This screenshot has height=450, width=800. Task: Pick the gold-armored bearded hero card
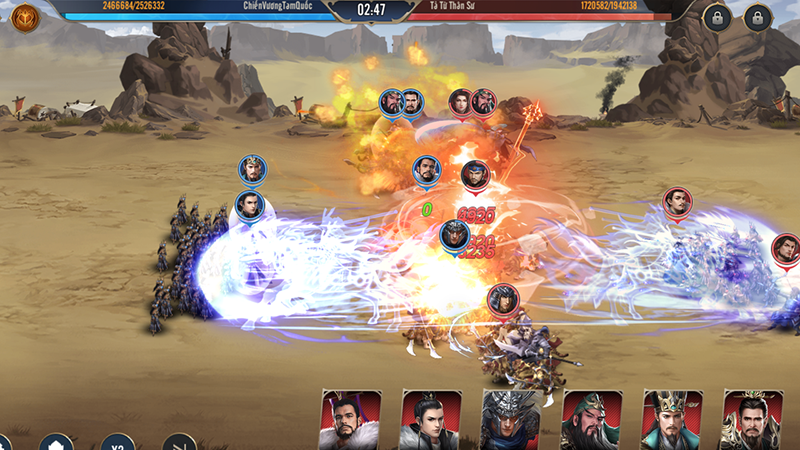752,420
